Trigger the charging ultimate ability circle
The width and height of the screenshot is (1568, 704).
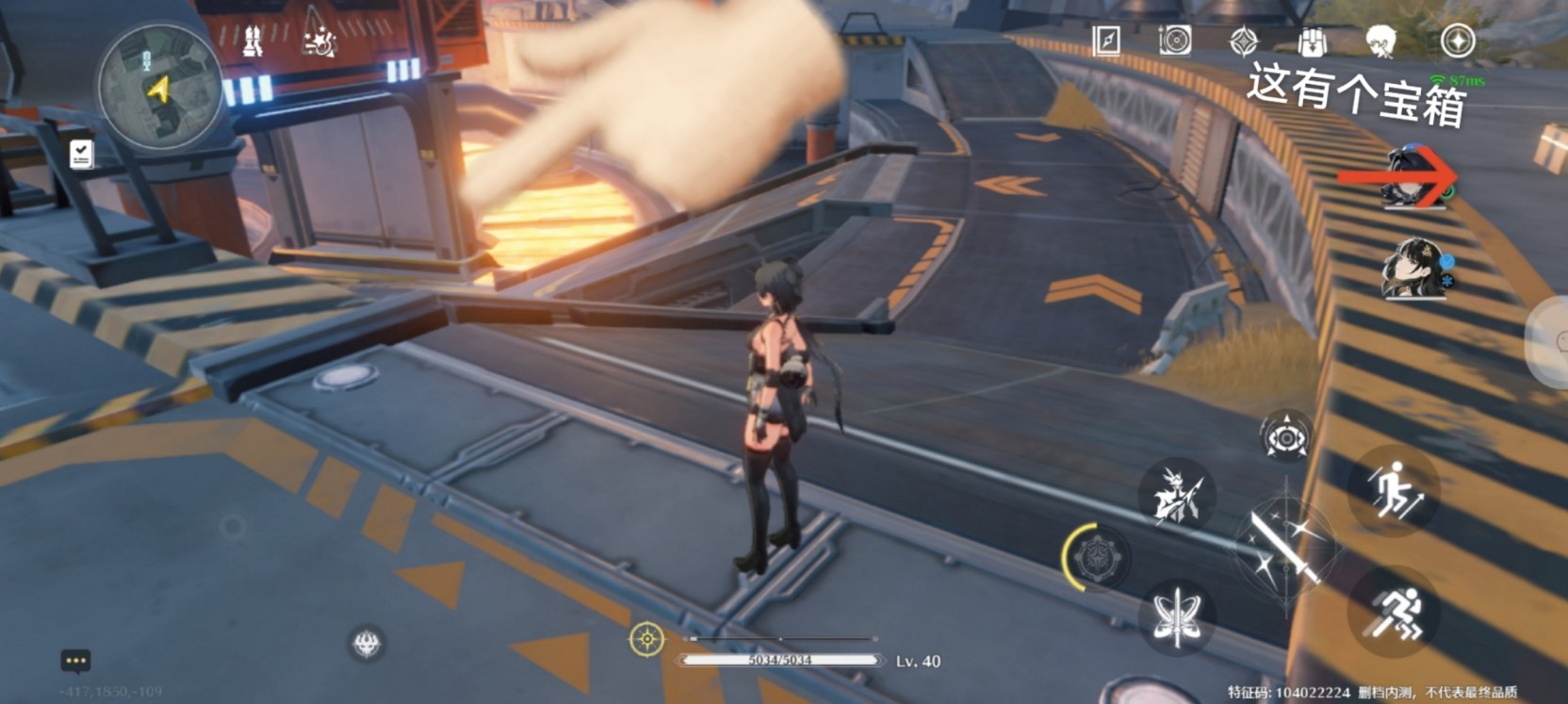(x=1095, y=558)
